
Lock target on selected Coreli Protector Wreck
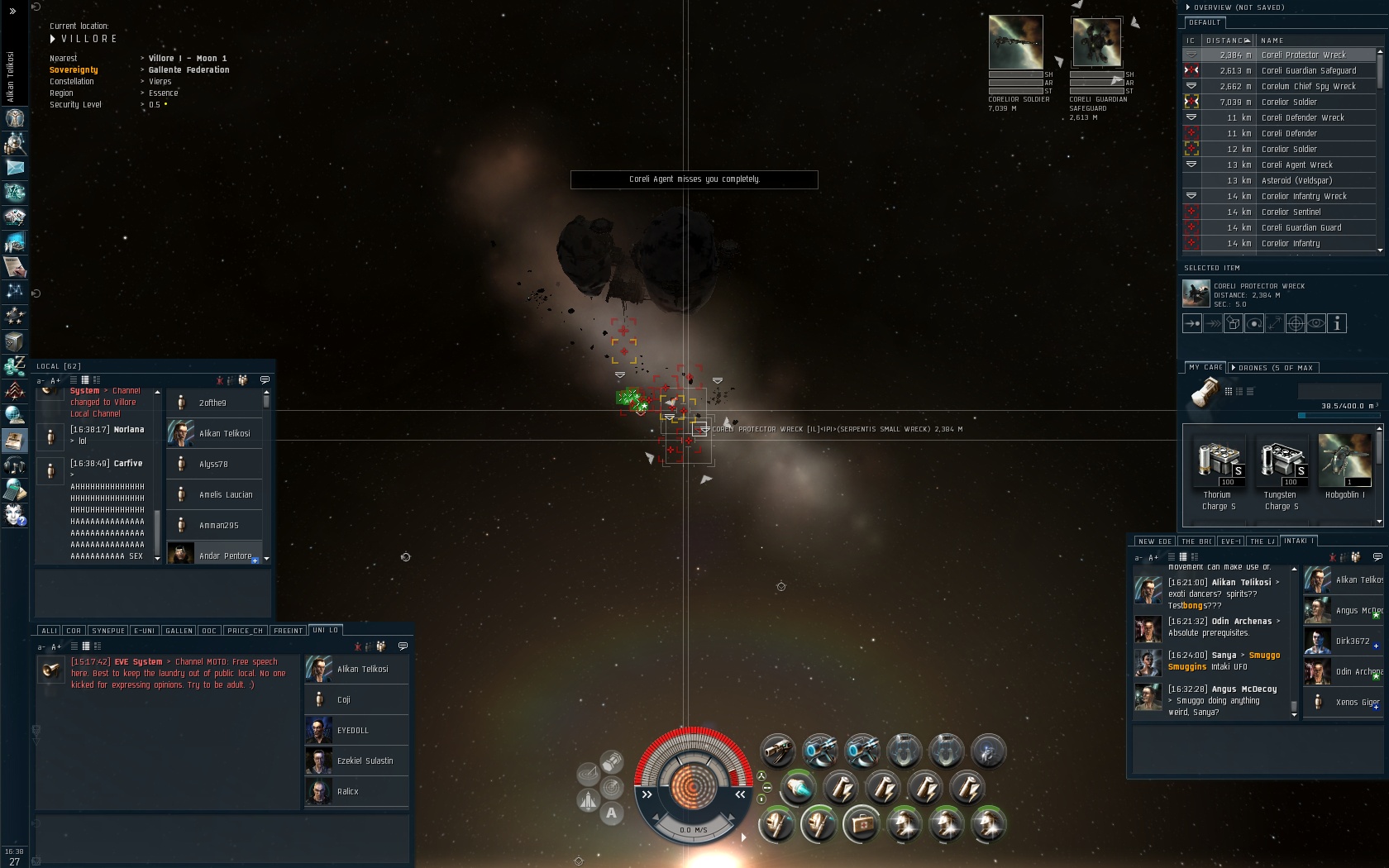pyautogui.click(x=1296, y=324)
